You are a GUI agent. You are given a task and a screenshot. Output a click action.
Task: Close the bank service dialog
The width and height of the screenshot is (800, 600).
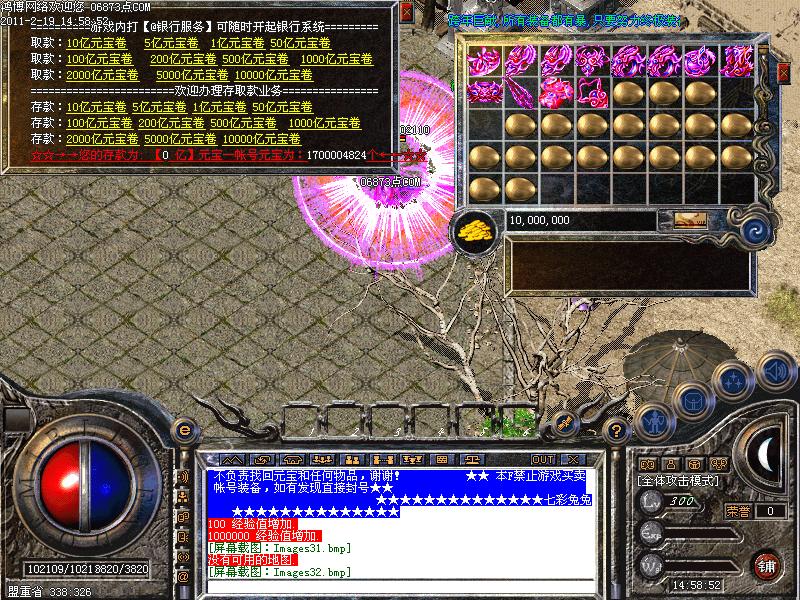pos(404,13)
